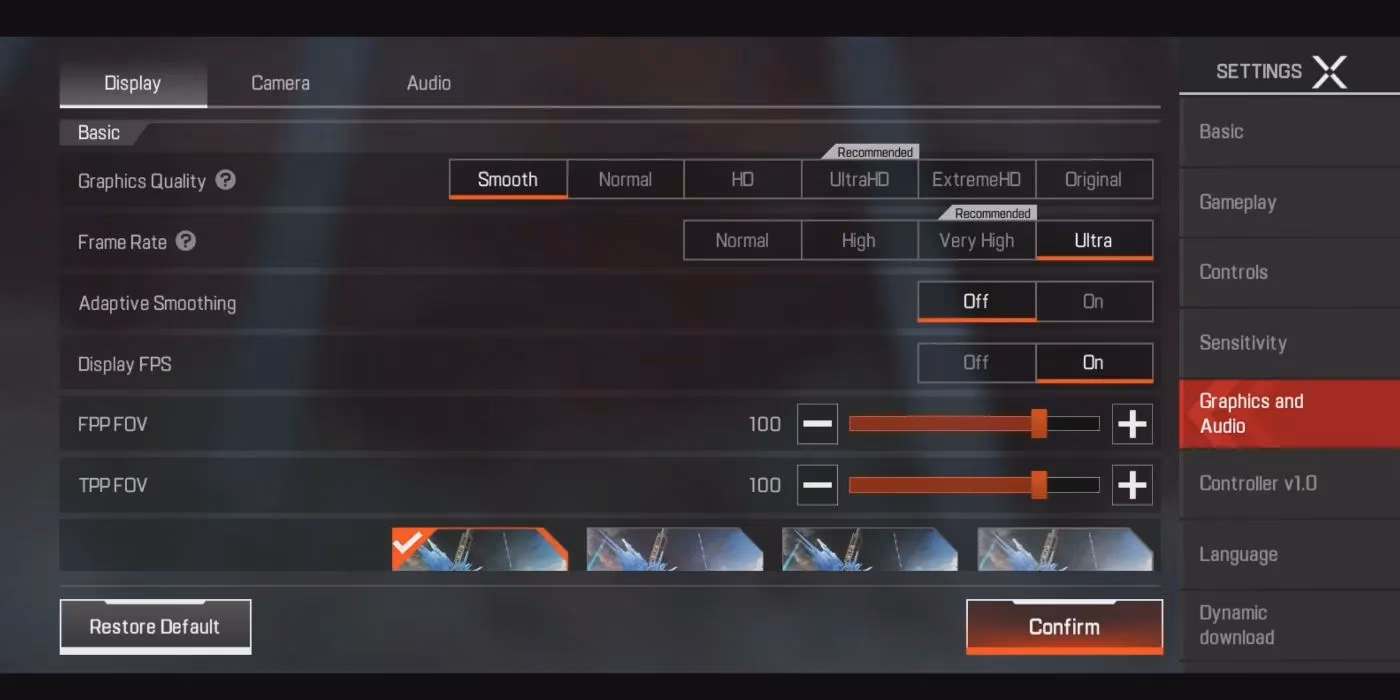Increase TPP FOV with plus button
The image size is (1400, 700).
click(x=1132, y=485)
